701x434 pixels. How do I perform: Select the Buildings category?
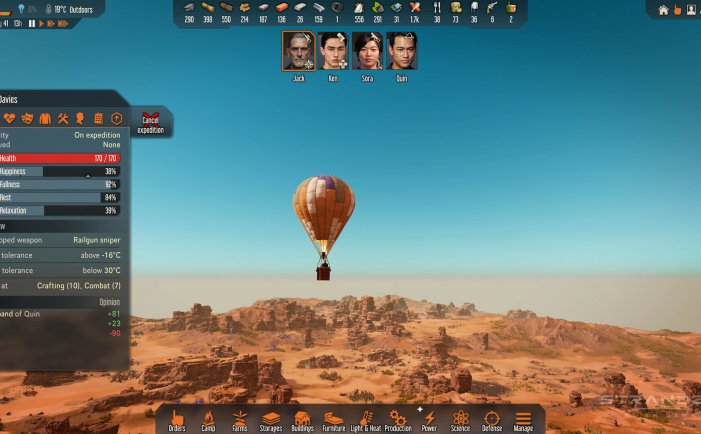[303, 419]
